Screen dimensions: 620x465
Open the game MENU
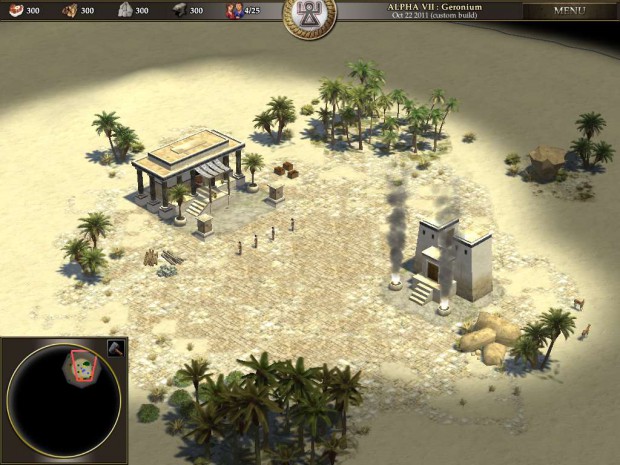pos(569,11)
